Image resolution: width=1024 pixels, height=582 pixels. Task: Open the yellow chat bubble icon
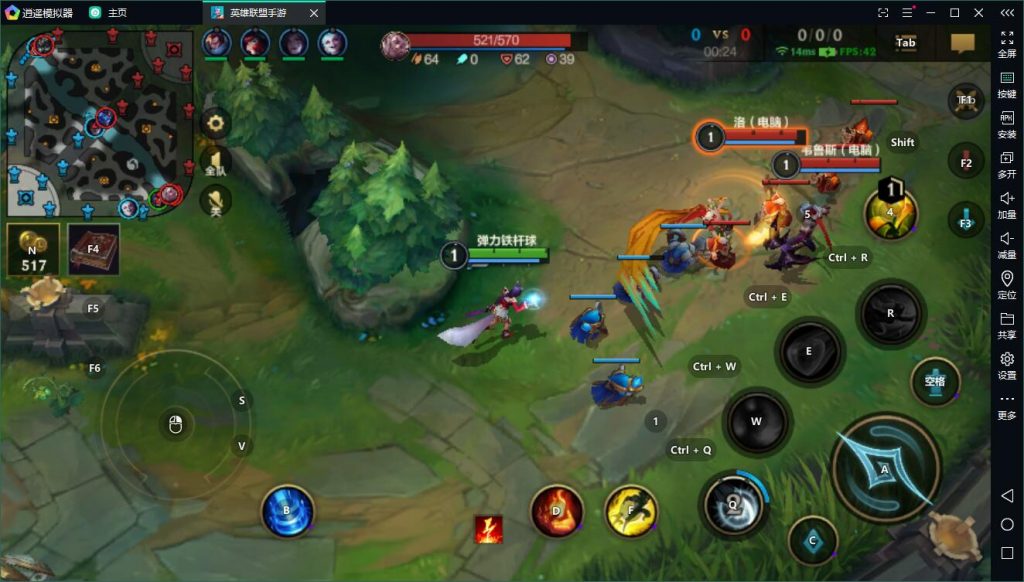click(x=962, y=43)
